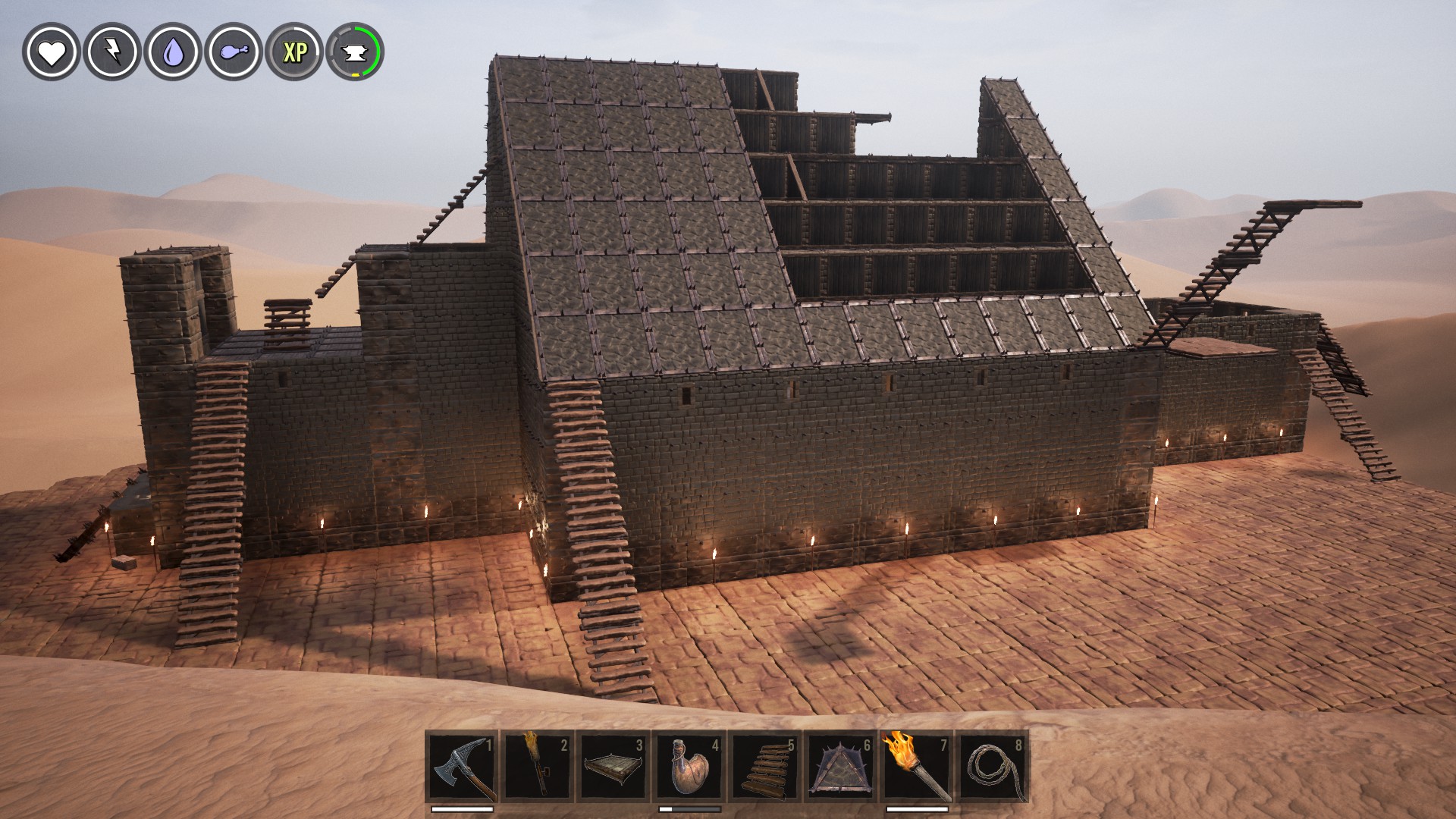Use the waterskin in the hotbar
The width and height of the screenshot is (1456, 819).
(689, 767)
